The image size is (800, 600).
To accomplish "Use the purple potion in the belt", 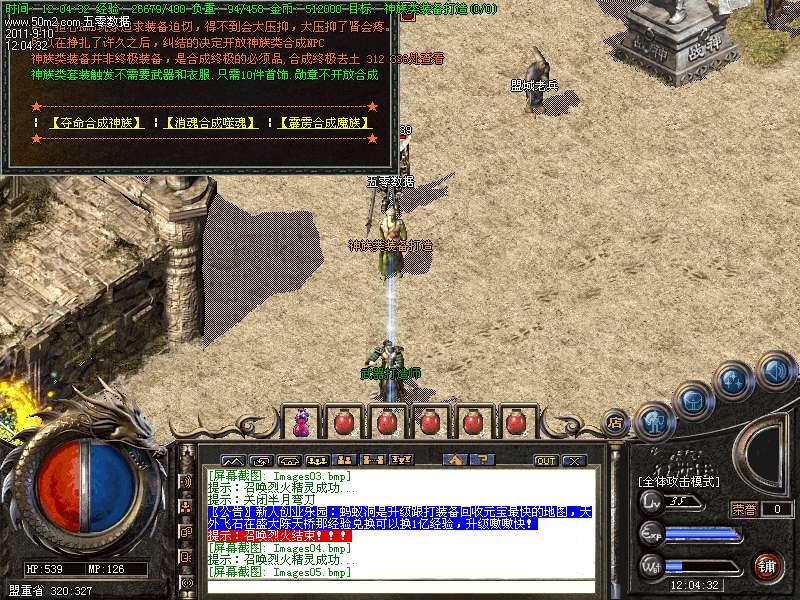I will click(x=300, y=423).
